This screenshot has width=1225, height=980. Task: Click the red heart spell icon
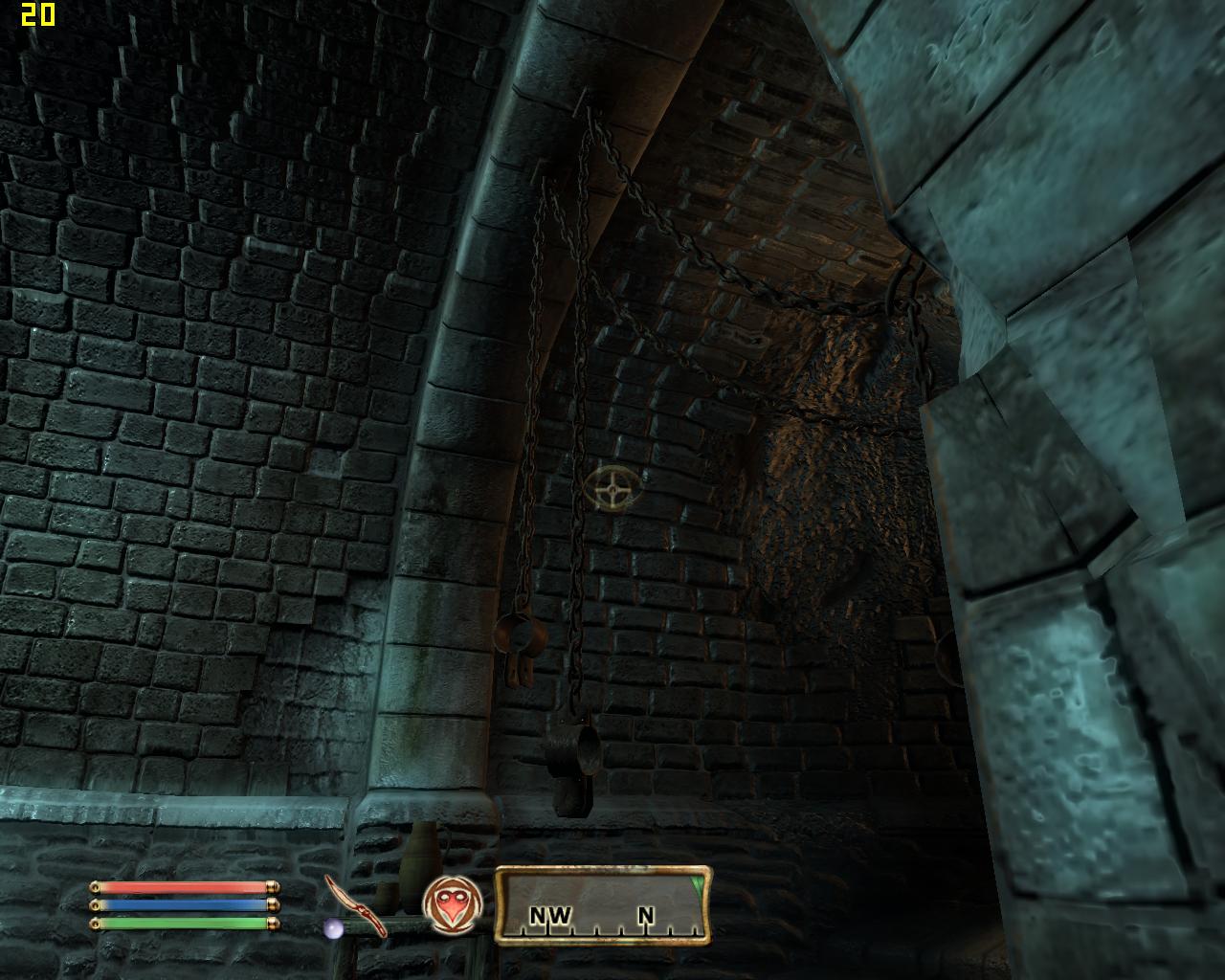coord(451,905)
